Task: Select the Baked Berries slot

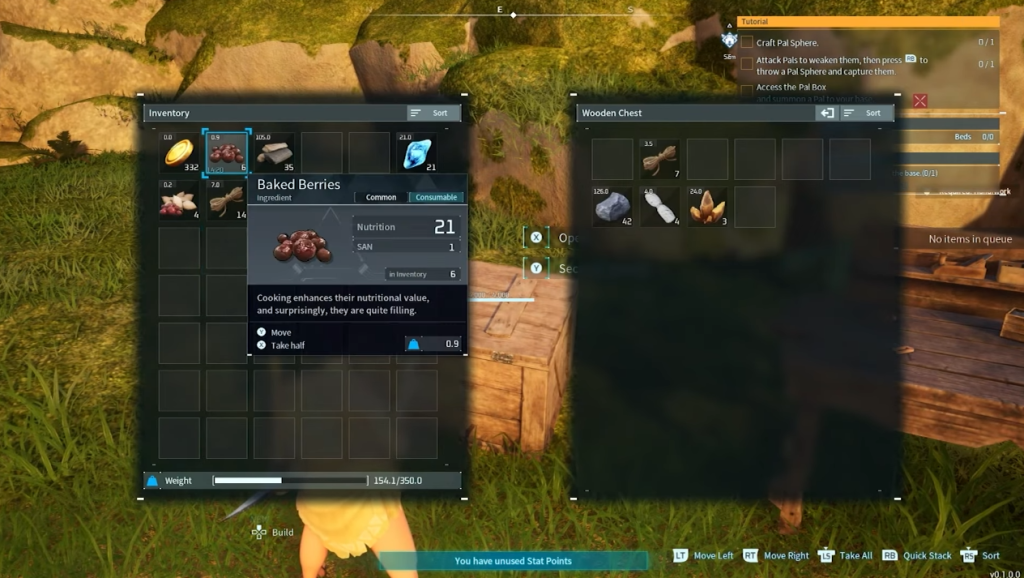Action: [226, 152]
